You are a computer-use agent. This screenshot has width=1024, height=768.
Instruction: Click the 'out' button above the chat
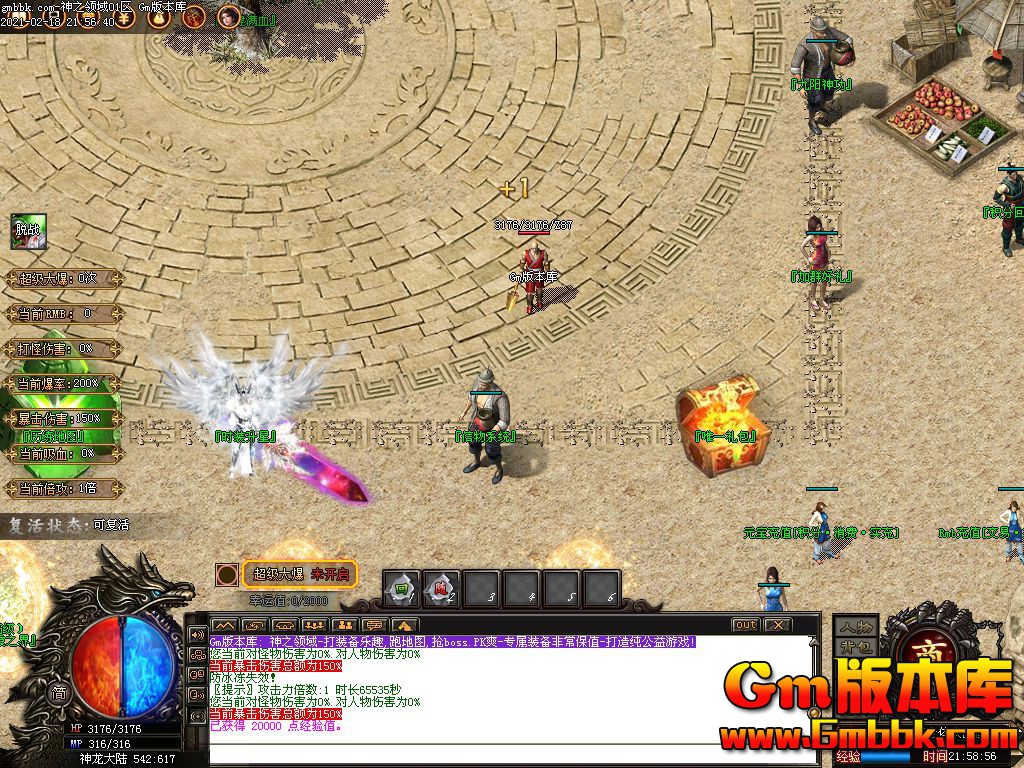pyautogui.click(x=745, y=625)
